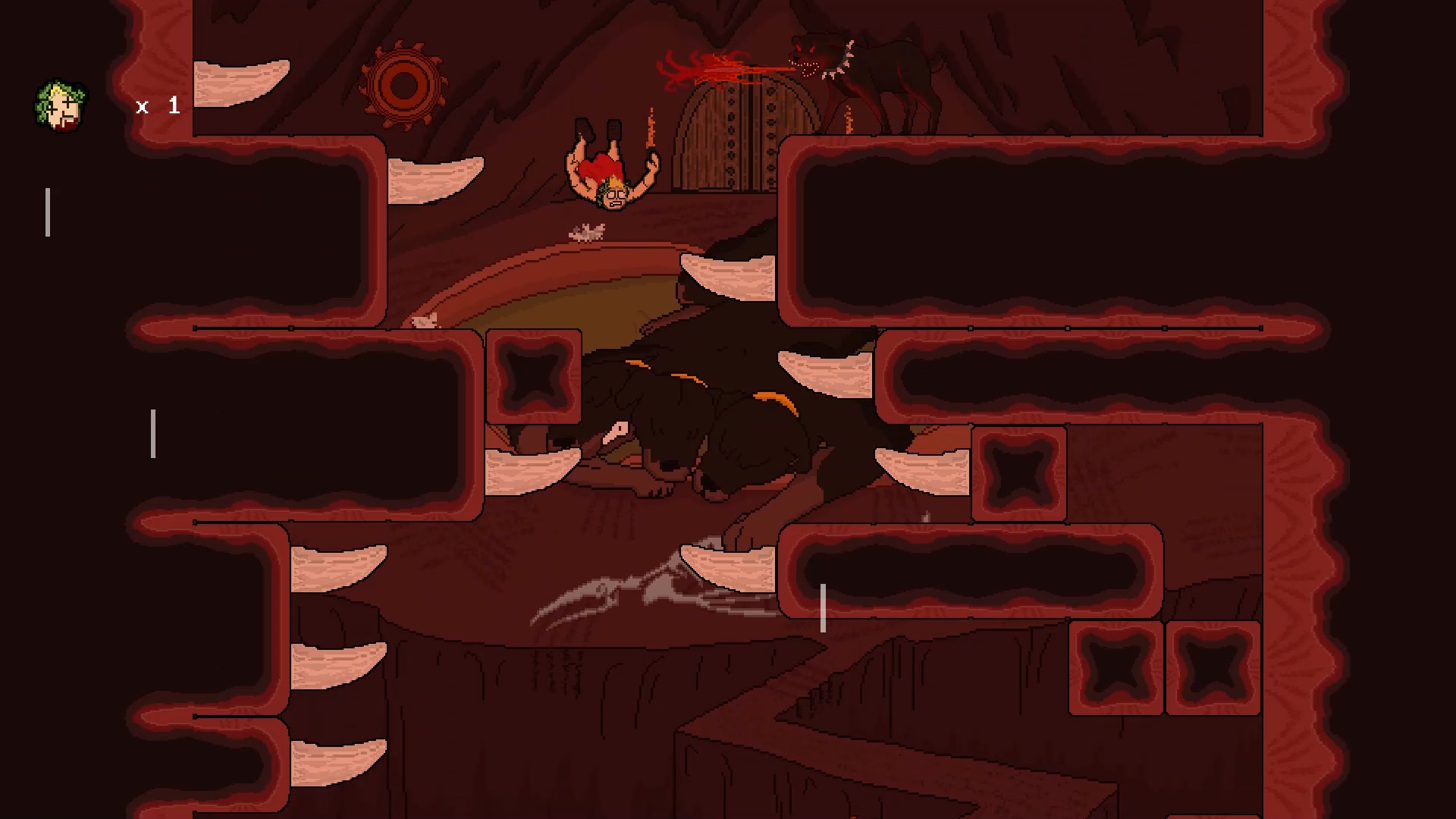Click the 'x 1' lives counter text
1456x819 pixels.
click(157, 106)
